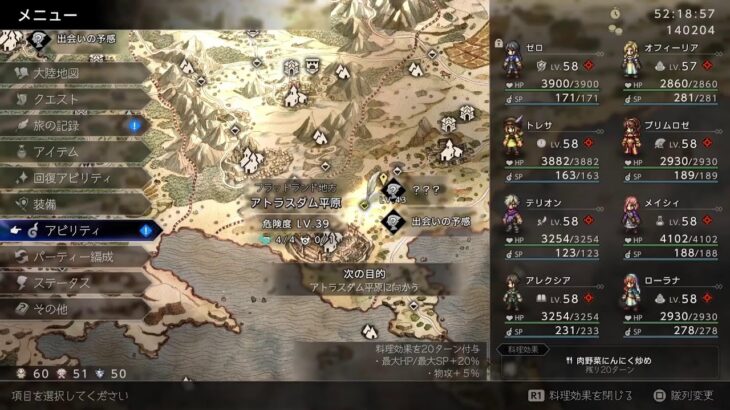Select the クエスト menu entry

[70, 99]
